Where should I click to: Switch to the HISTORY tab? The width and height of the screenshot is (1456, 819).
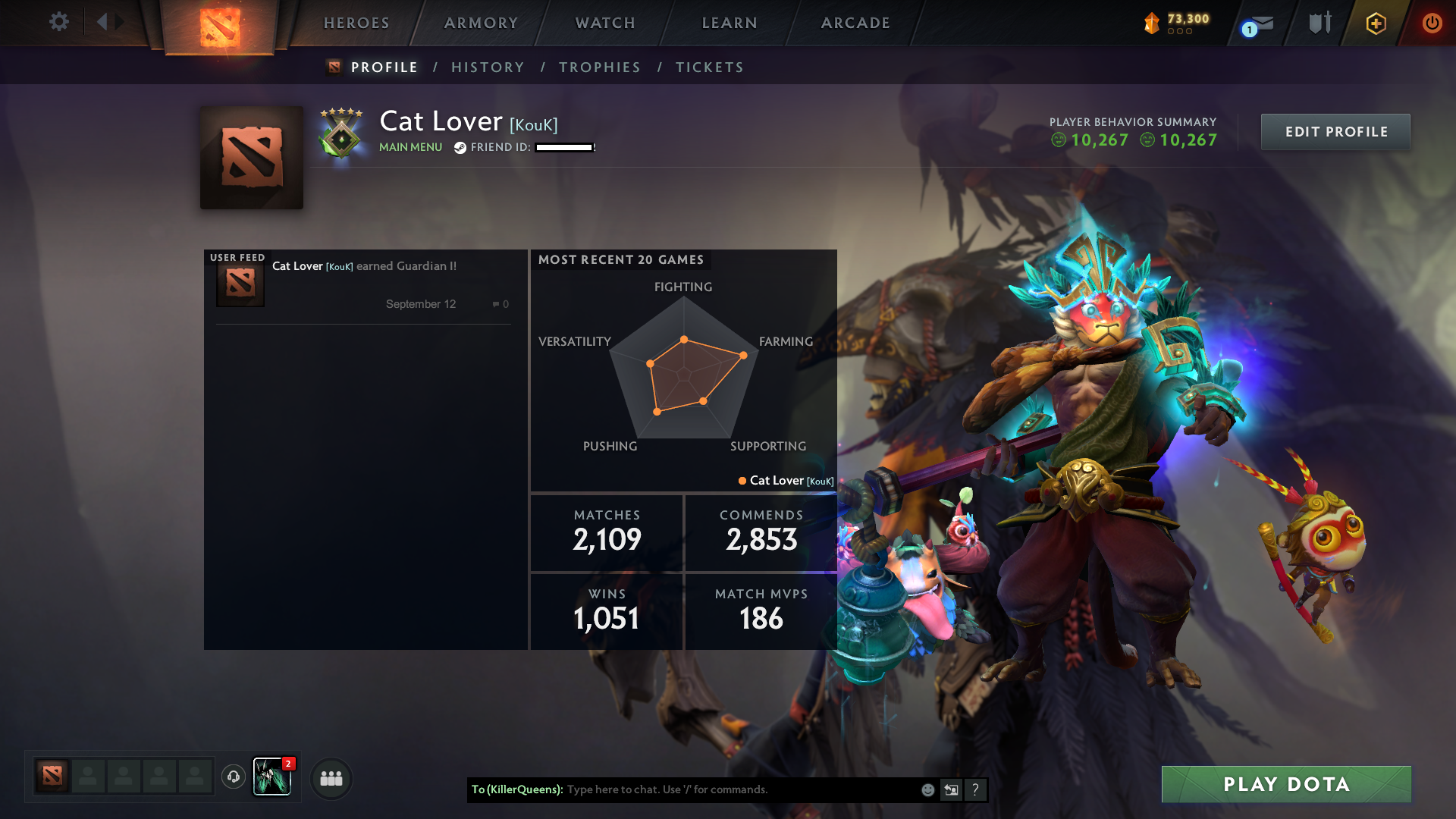pyautogui.click(x=488, y=67)
